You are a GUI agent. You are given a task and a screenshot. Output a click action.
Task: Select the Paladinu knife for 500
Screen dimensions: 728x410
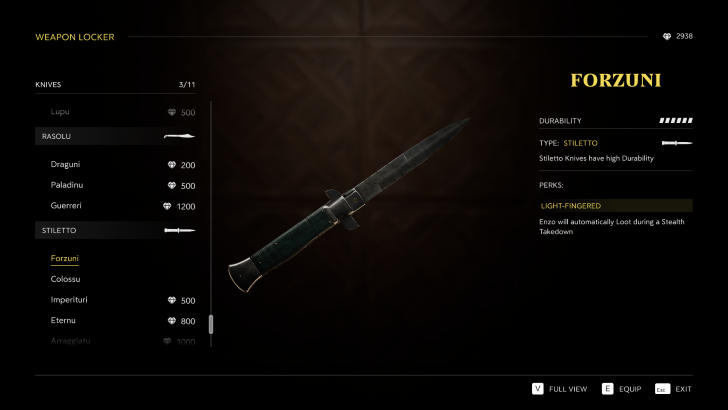pyautogui.click(x=67, y=186)
